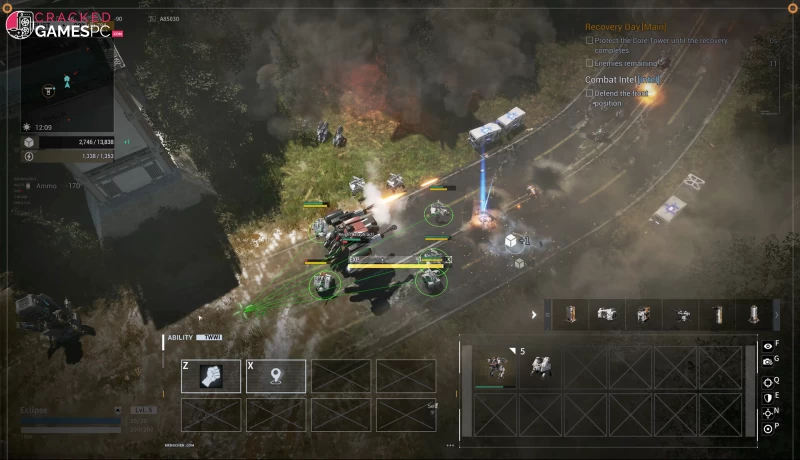Viewport: 800px width, 460px height.
Task: Use the map-pin waypoint ability in slot X
Action: pyautogui.click(x=276, y=376)
